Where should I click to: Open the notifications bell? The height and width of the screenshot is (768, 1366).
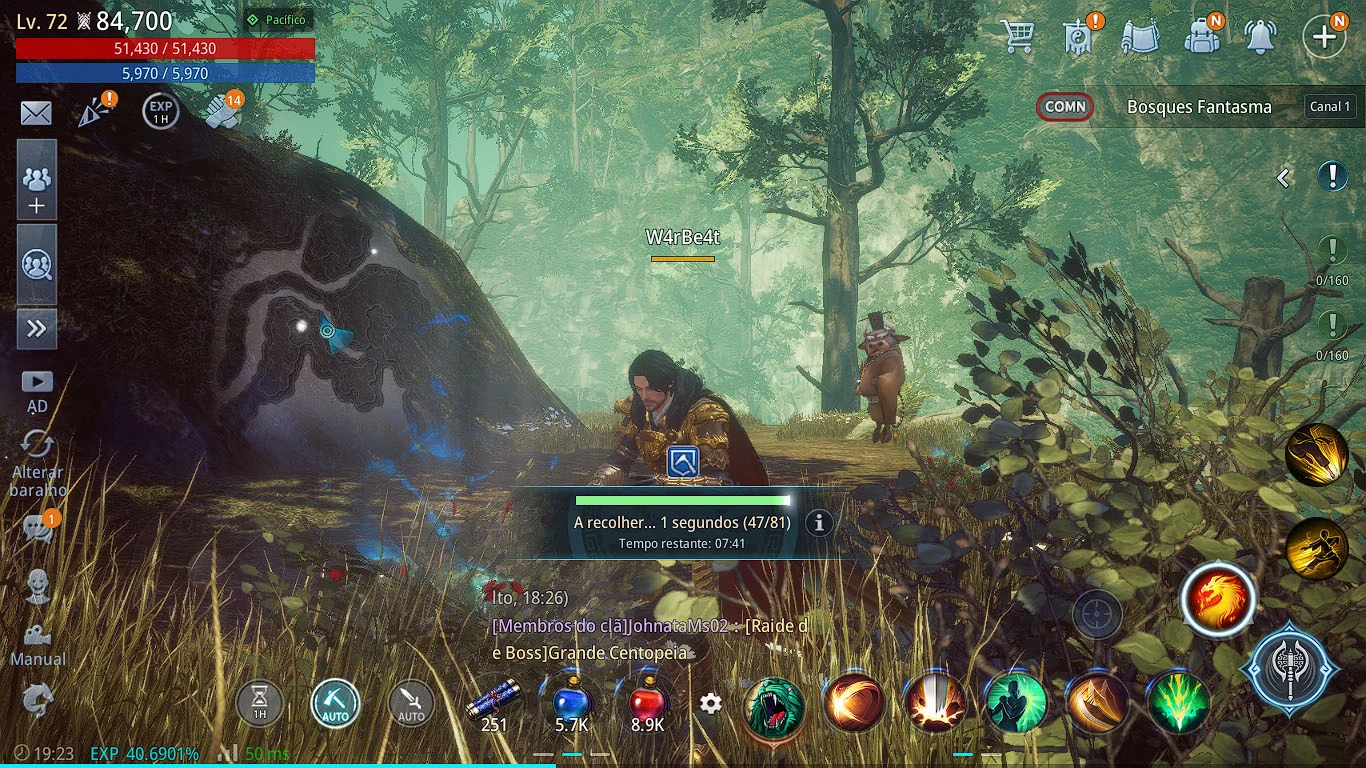point(1260,36)
